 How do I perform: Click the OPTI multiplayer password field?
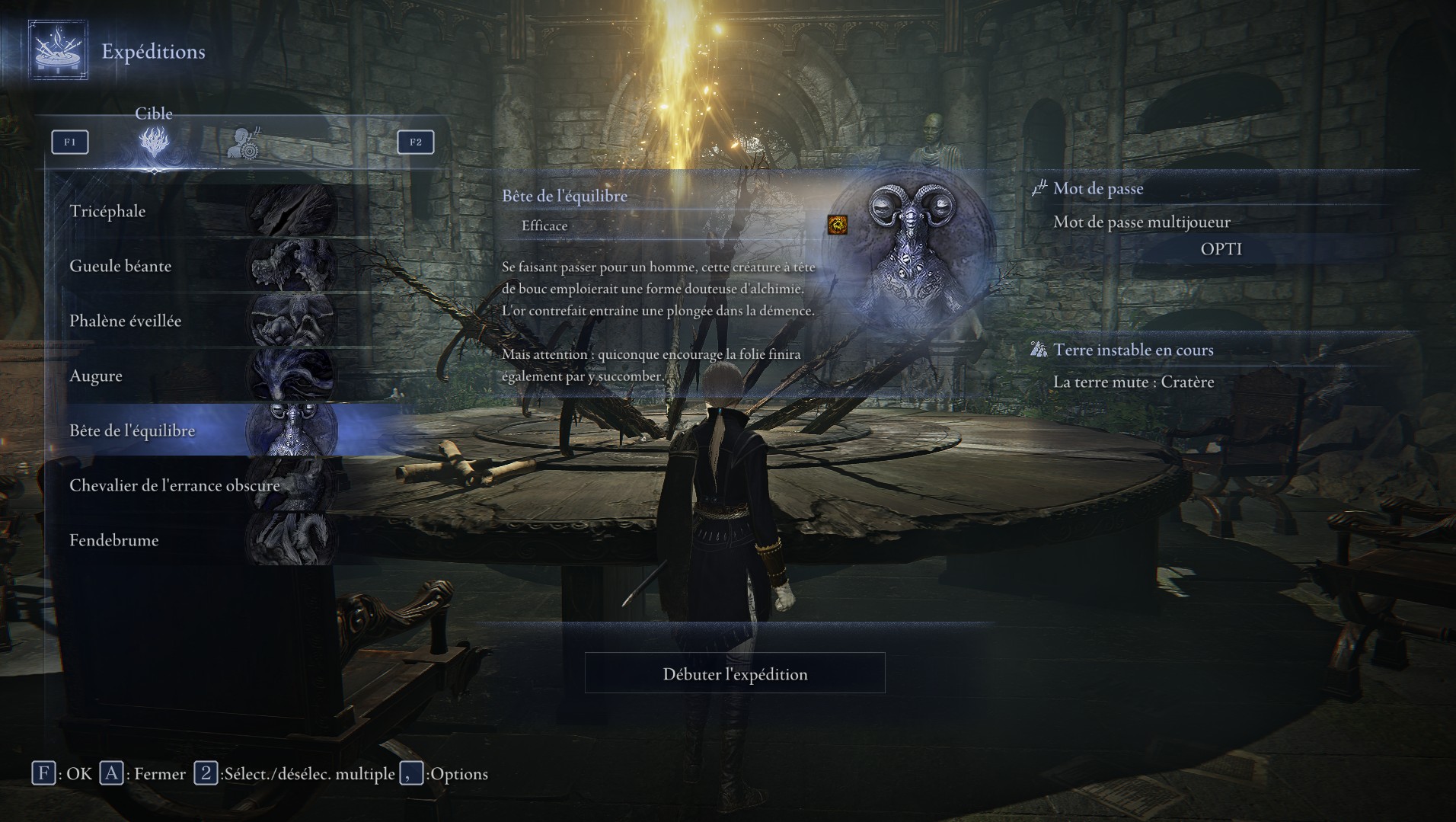click(1221, 248)
